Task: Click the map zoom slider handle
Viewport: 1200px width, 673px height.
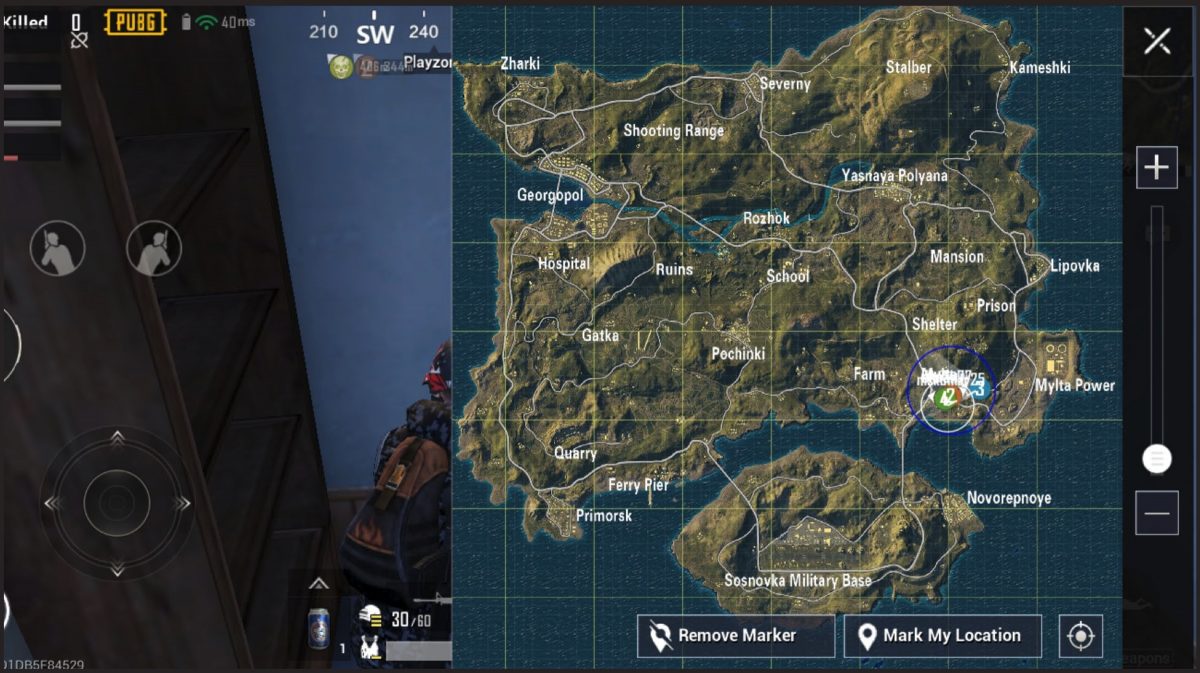Action: click(x=1157, y=459)
